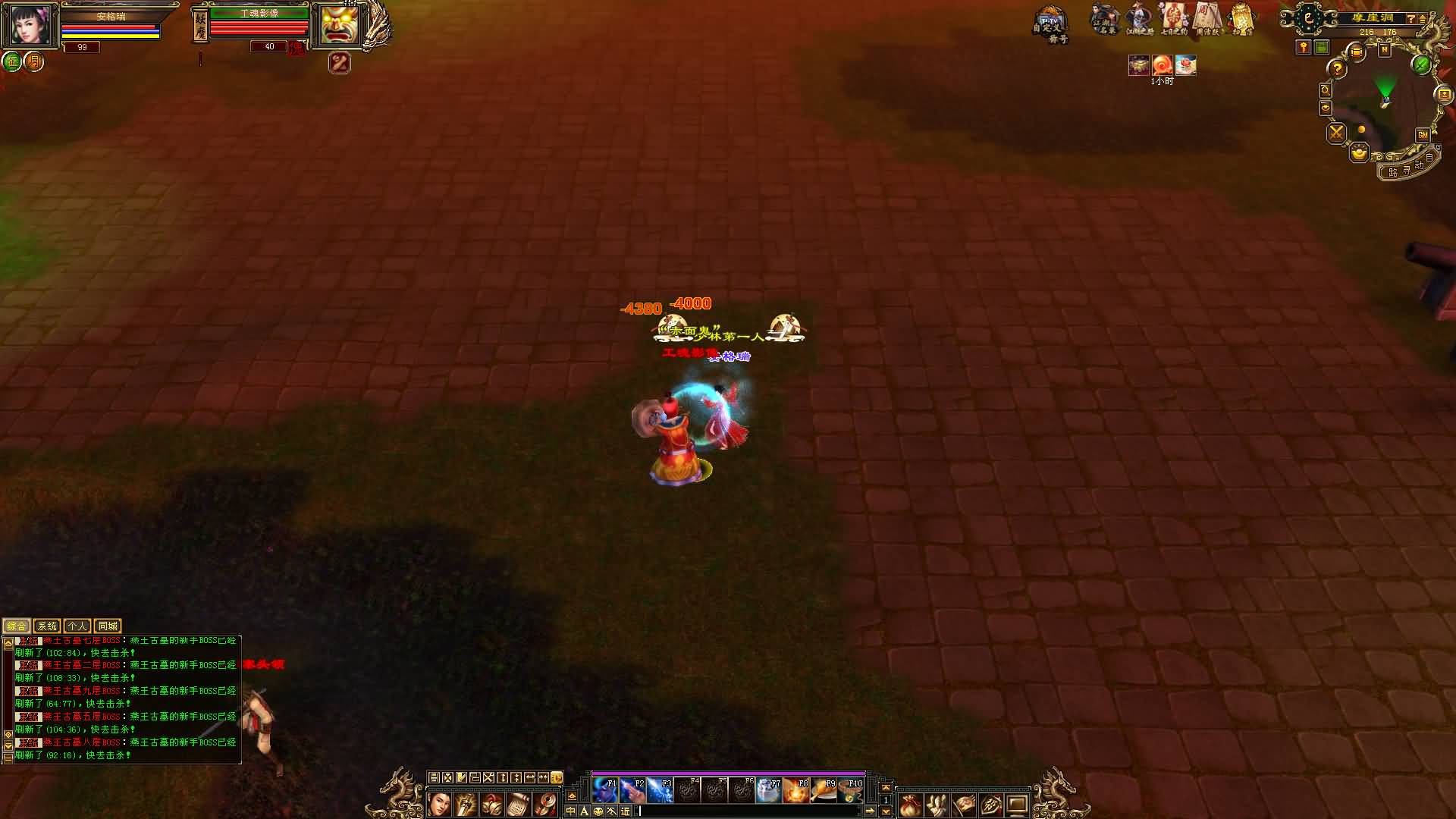This screenshot has width=1456, height=819.
Task: Open the 同城 chat tab
Action: click(x=108, y=626)
